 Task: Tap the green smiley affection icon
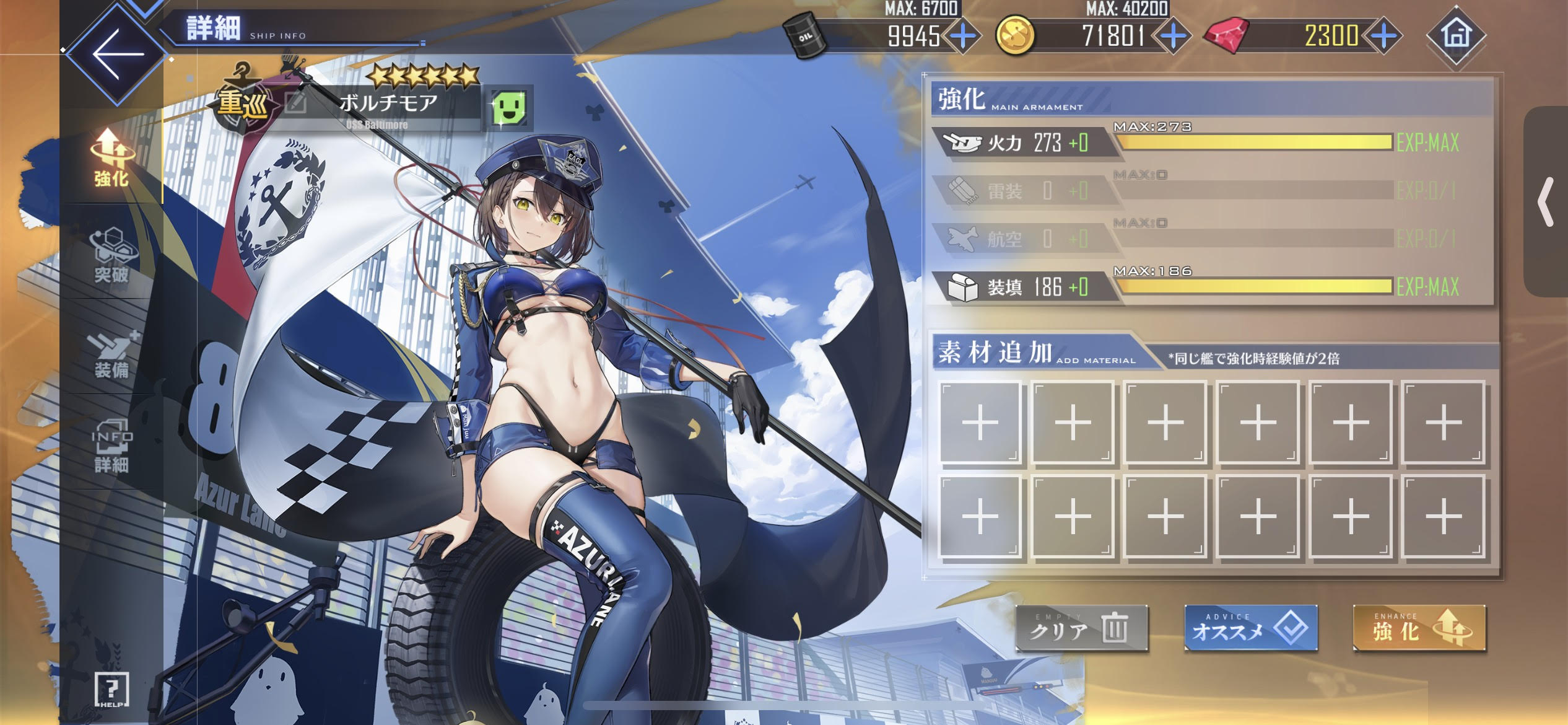pos(509,108)
